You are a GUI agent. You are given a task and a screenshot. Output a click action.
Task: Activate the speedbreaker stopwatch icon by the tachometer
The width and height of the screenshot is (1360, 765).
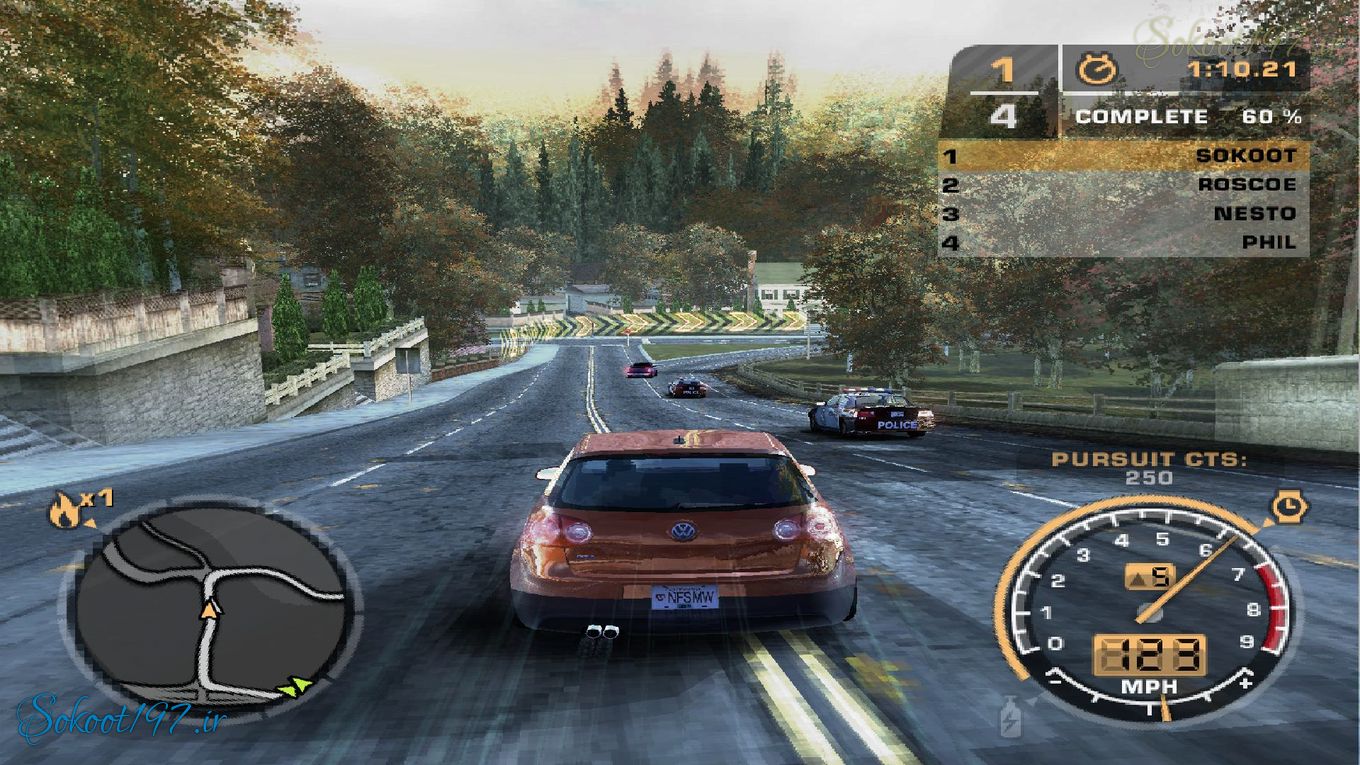point(1287,508)
